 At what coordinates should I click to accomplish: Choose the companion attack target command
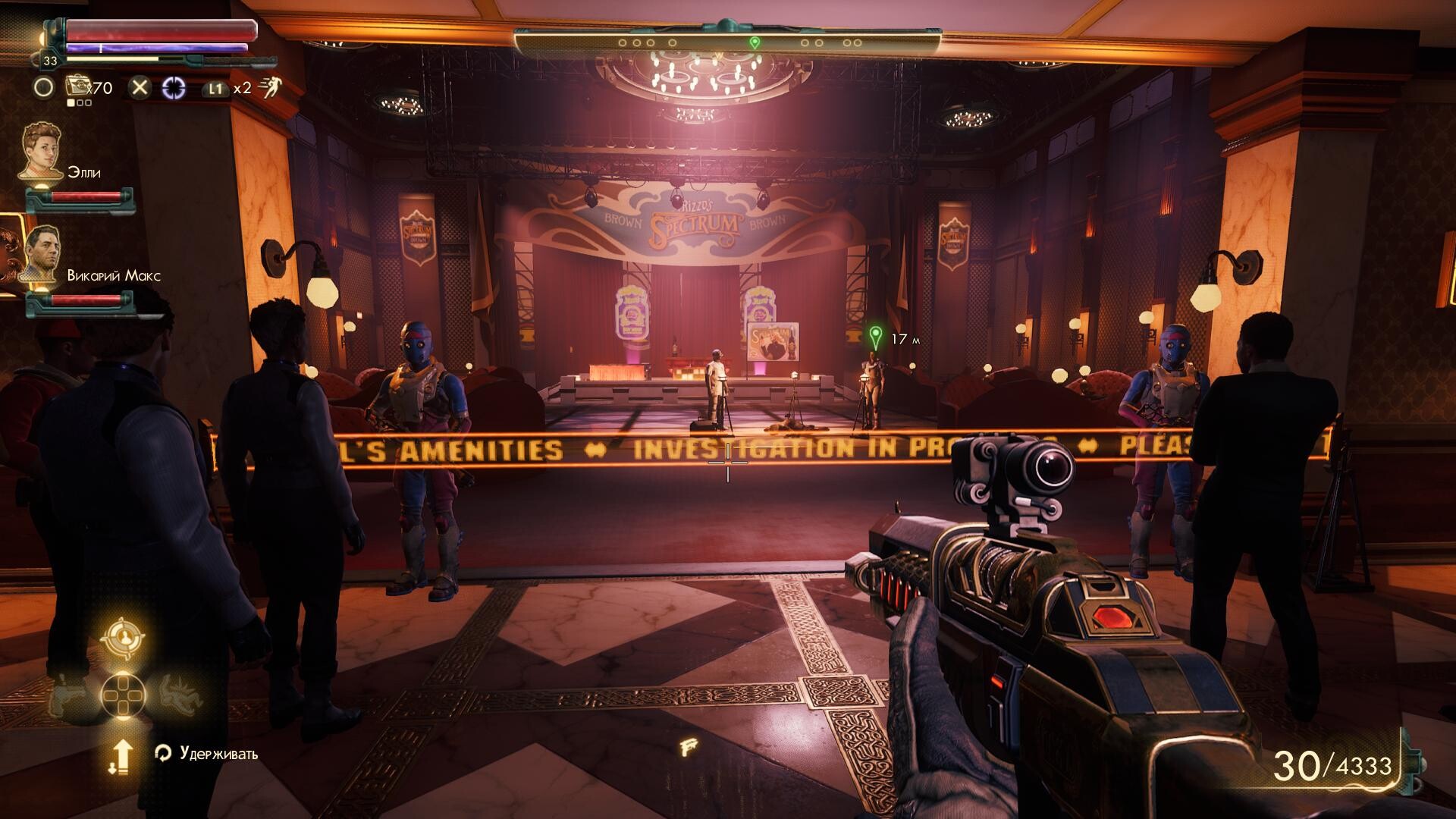(123, 639)
